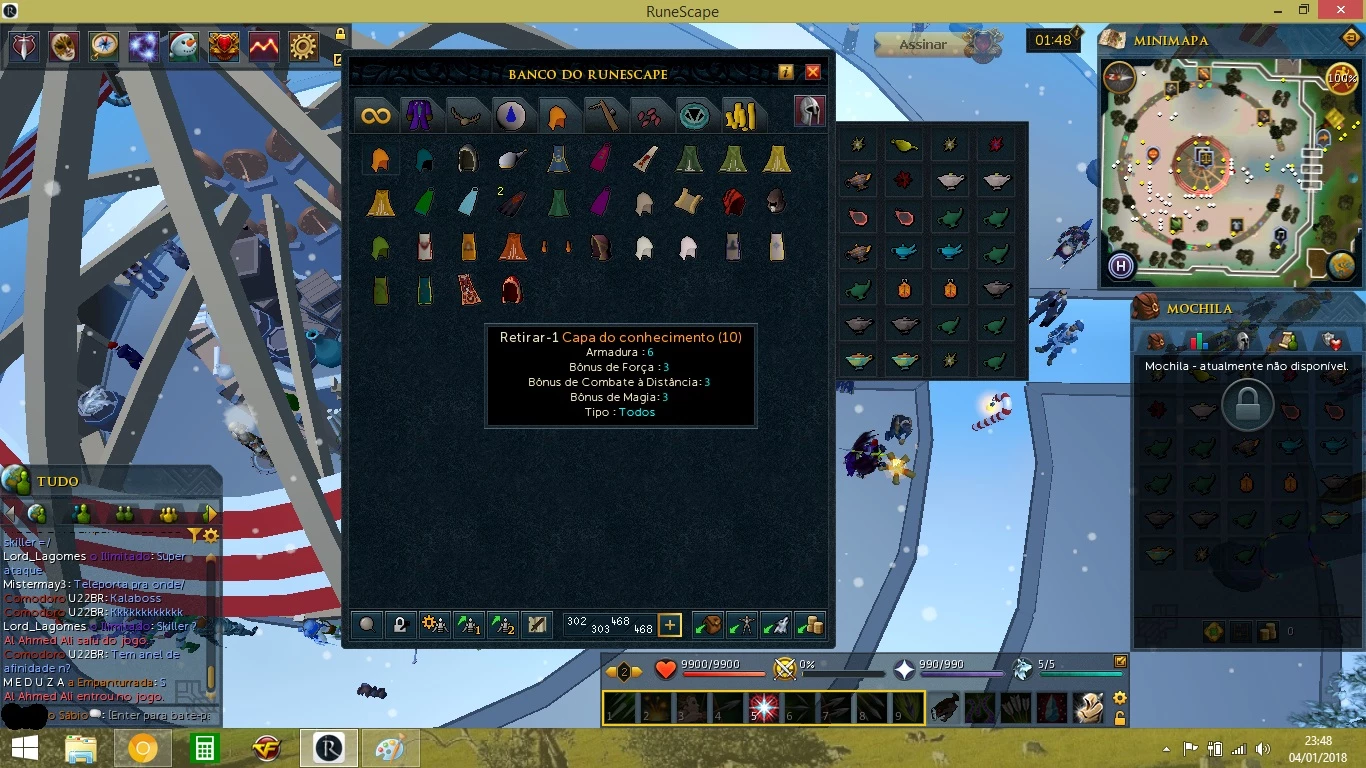
Task: Switch to the infinity all-items bank tab
Action: point(376,116)
